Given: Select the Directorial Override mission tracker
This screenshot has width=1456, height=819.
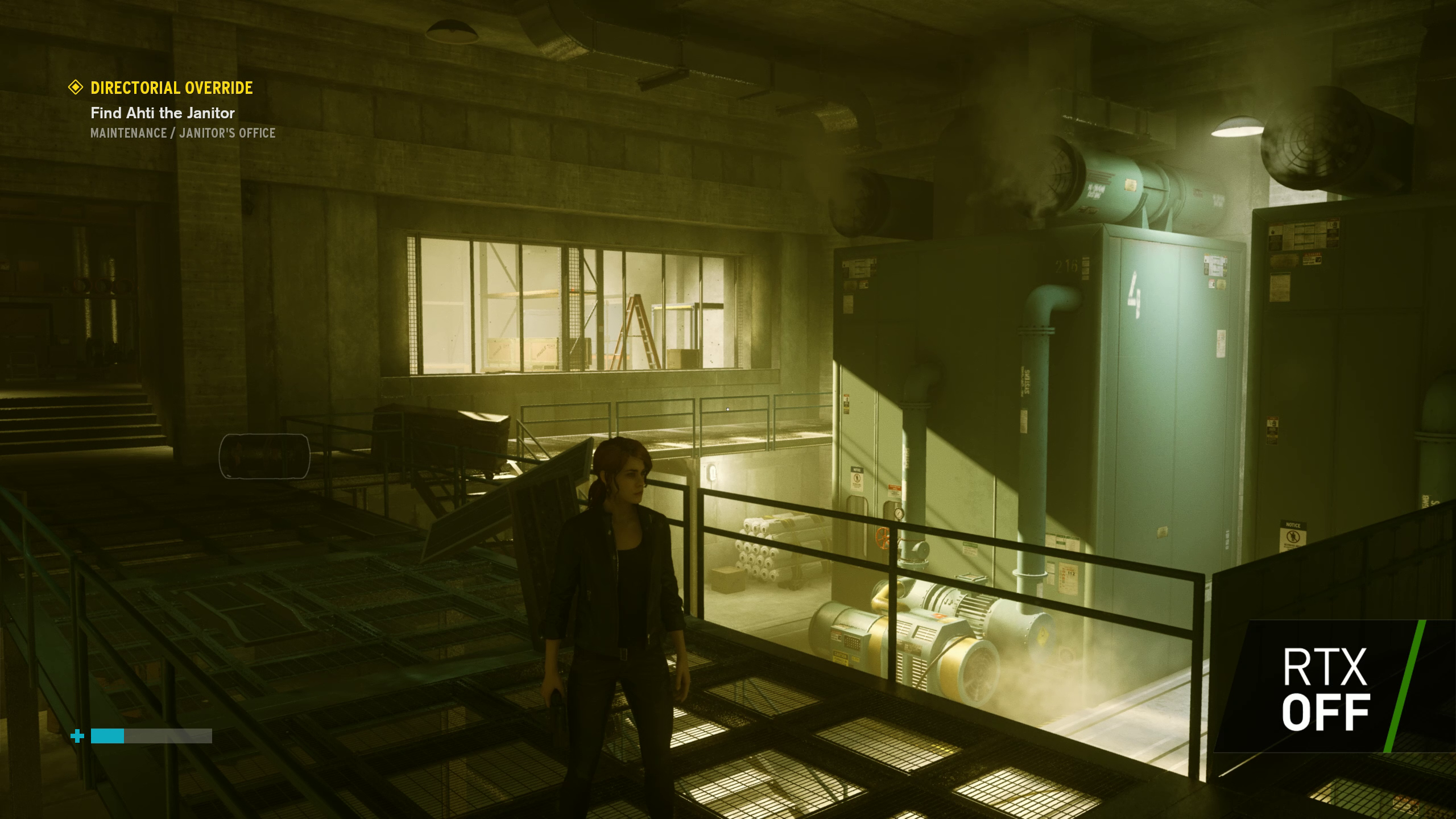Looking at the screenshot, I should coord(172,88).
